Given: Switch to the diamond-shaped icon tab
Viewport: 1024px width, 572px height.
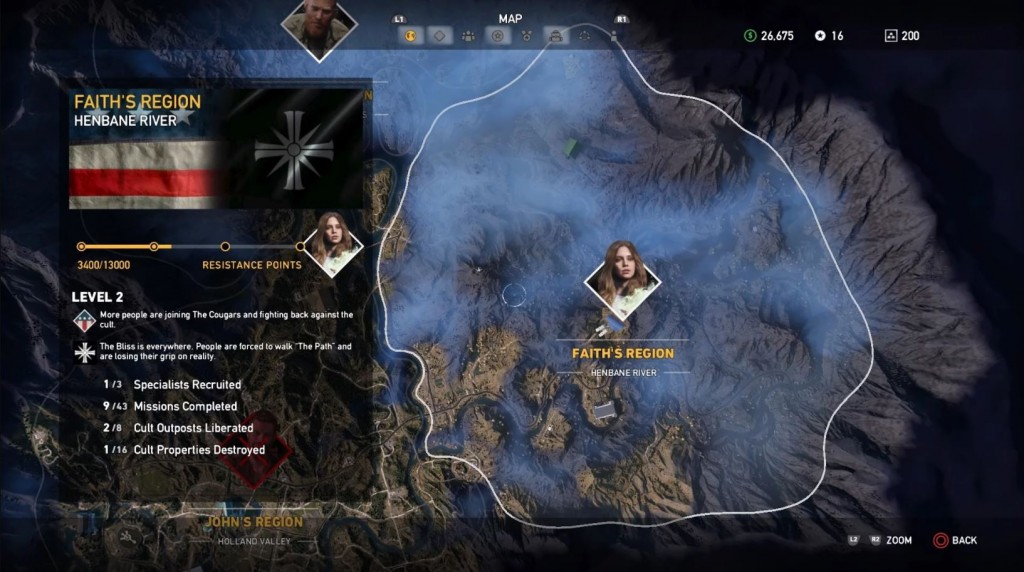Looking at the screenshot, I should click(439, 36).
